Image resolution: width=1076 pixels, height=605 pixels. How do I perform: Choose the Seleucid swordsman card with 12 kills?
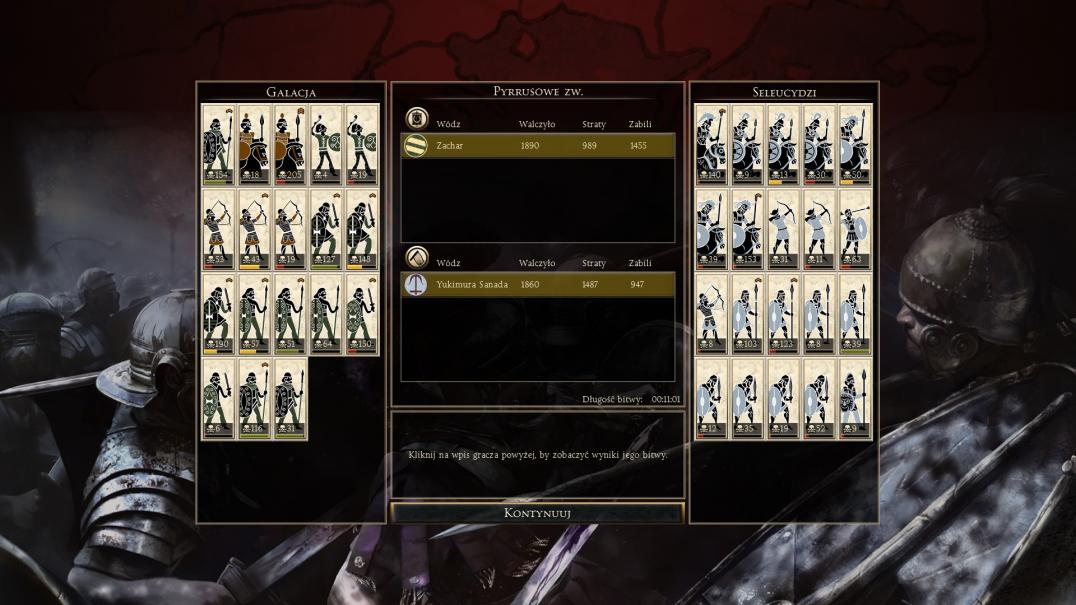pyautogui.click(x=711, y=398)
